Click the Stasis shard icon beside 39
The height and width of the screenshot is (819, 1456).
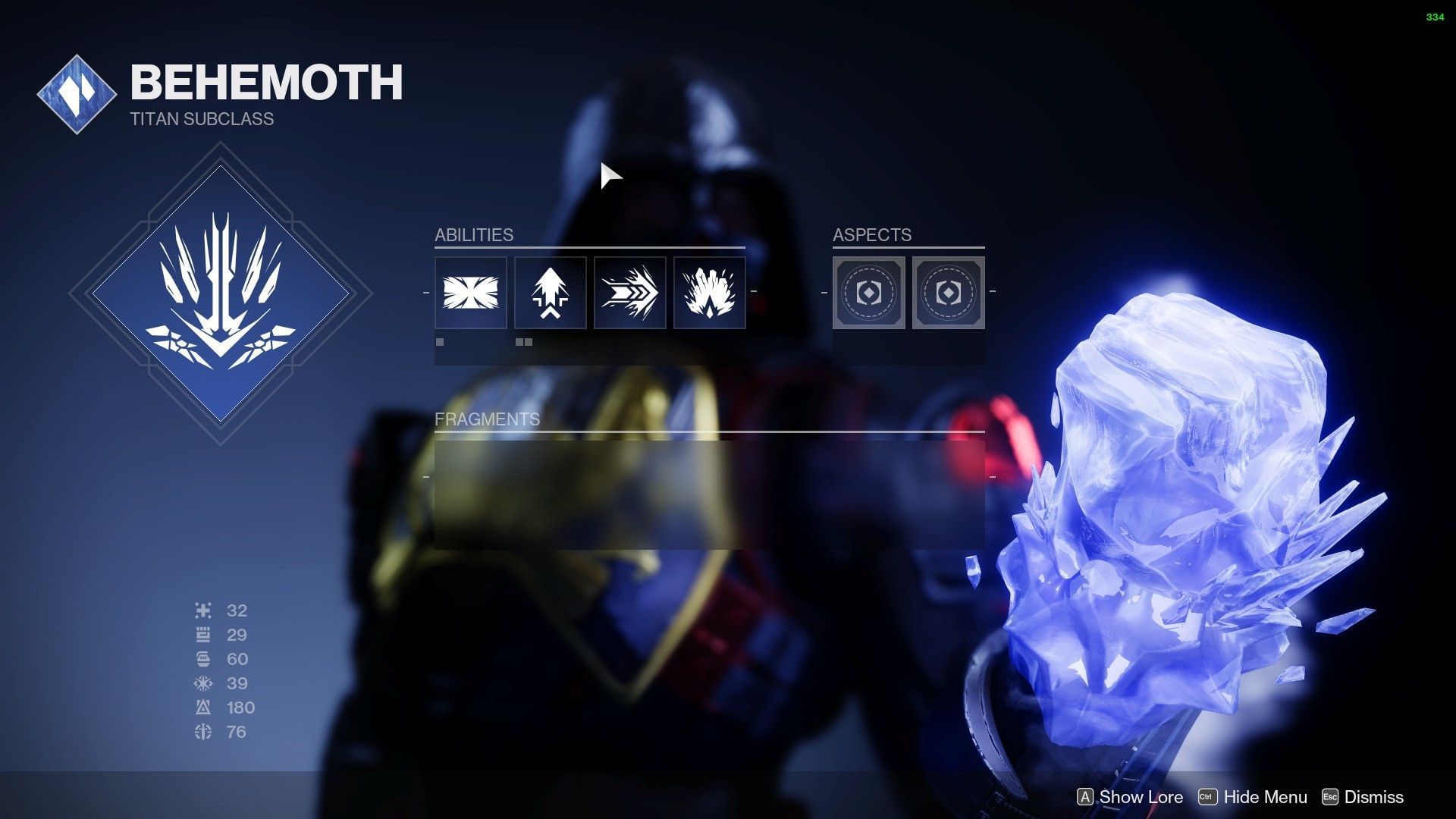pos(202,684)
